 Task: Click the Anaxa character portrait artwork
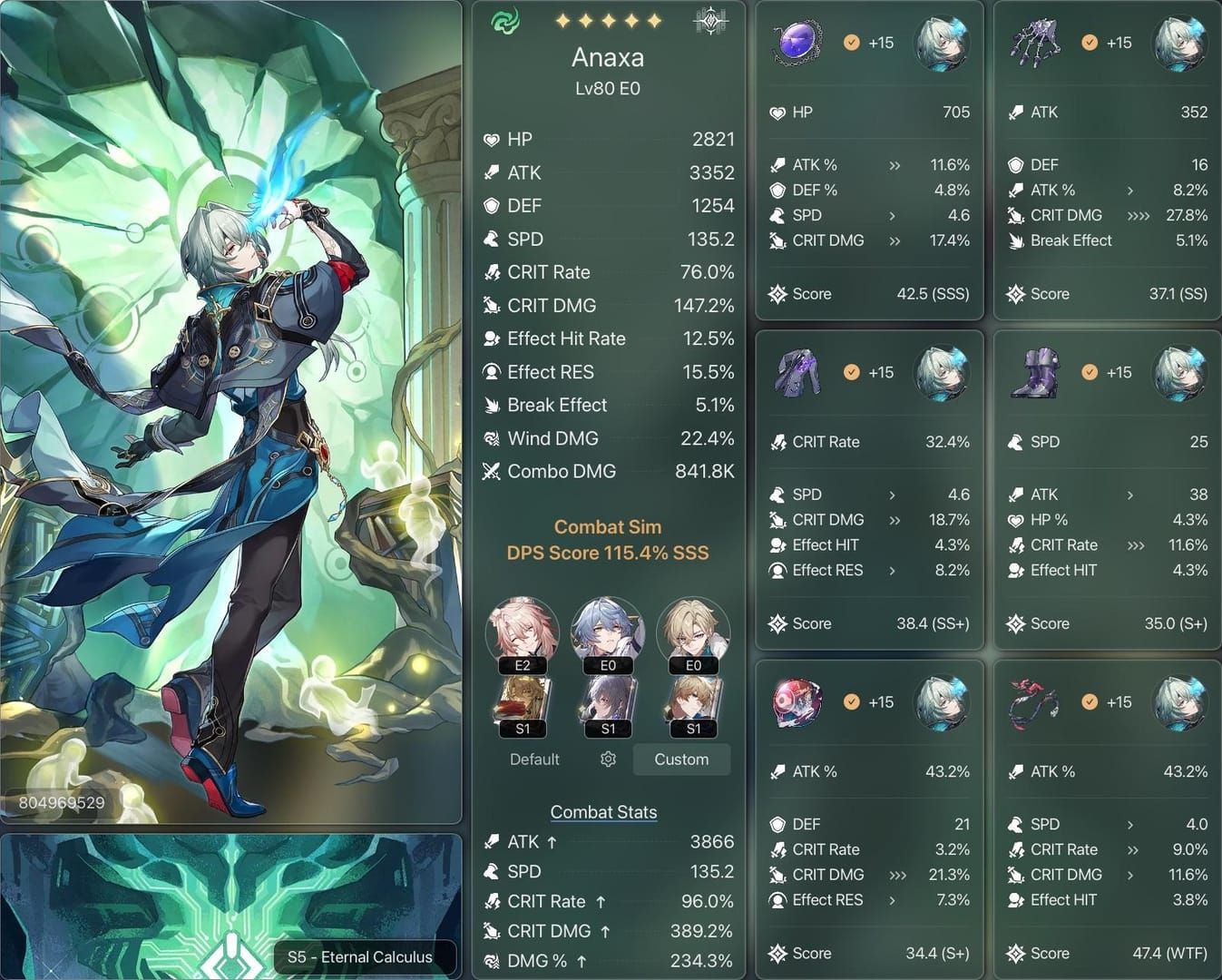coord(231,408)
